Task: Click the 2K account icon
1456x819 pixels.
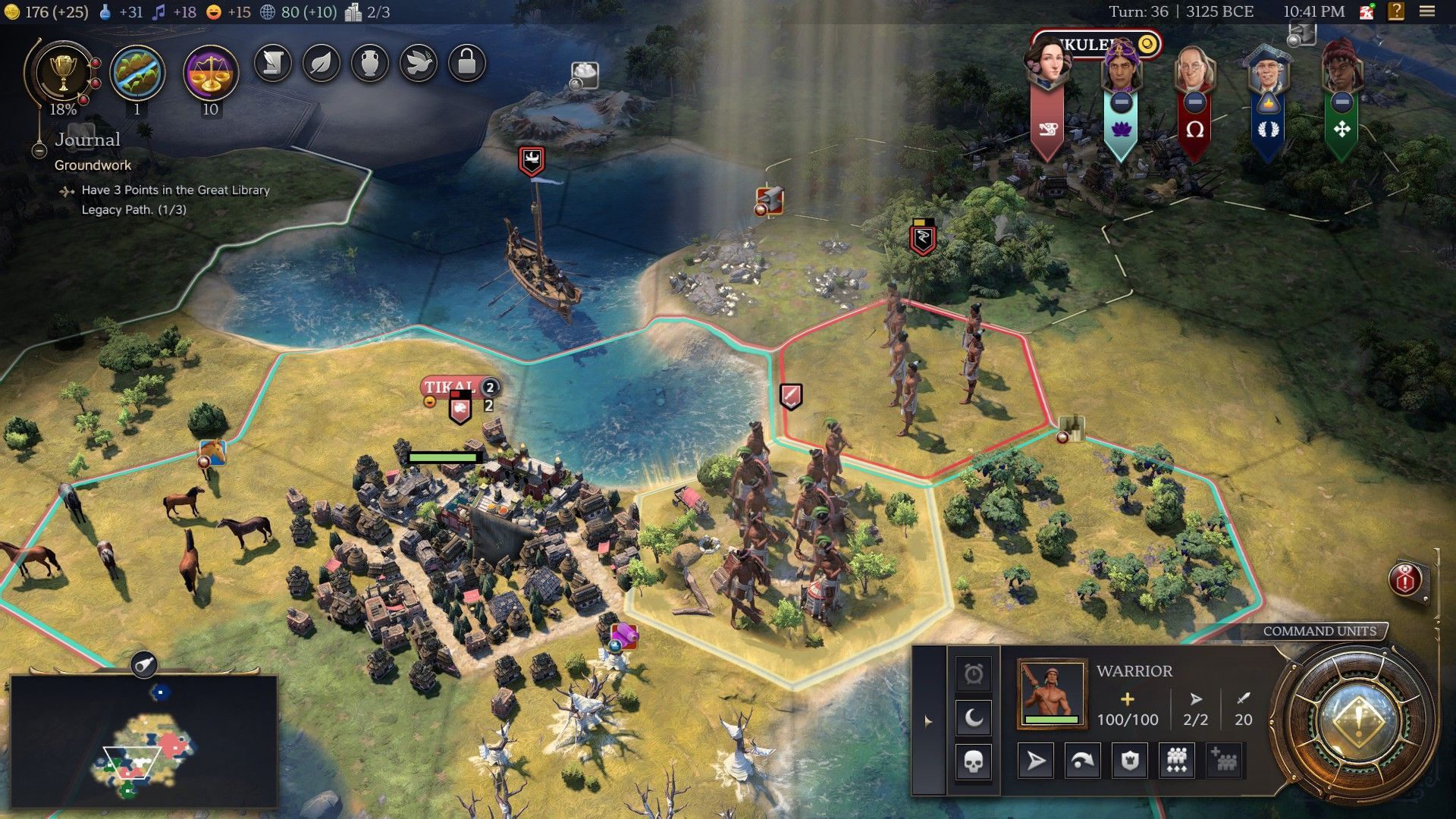Action: 1367,11
